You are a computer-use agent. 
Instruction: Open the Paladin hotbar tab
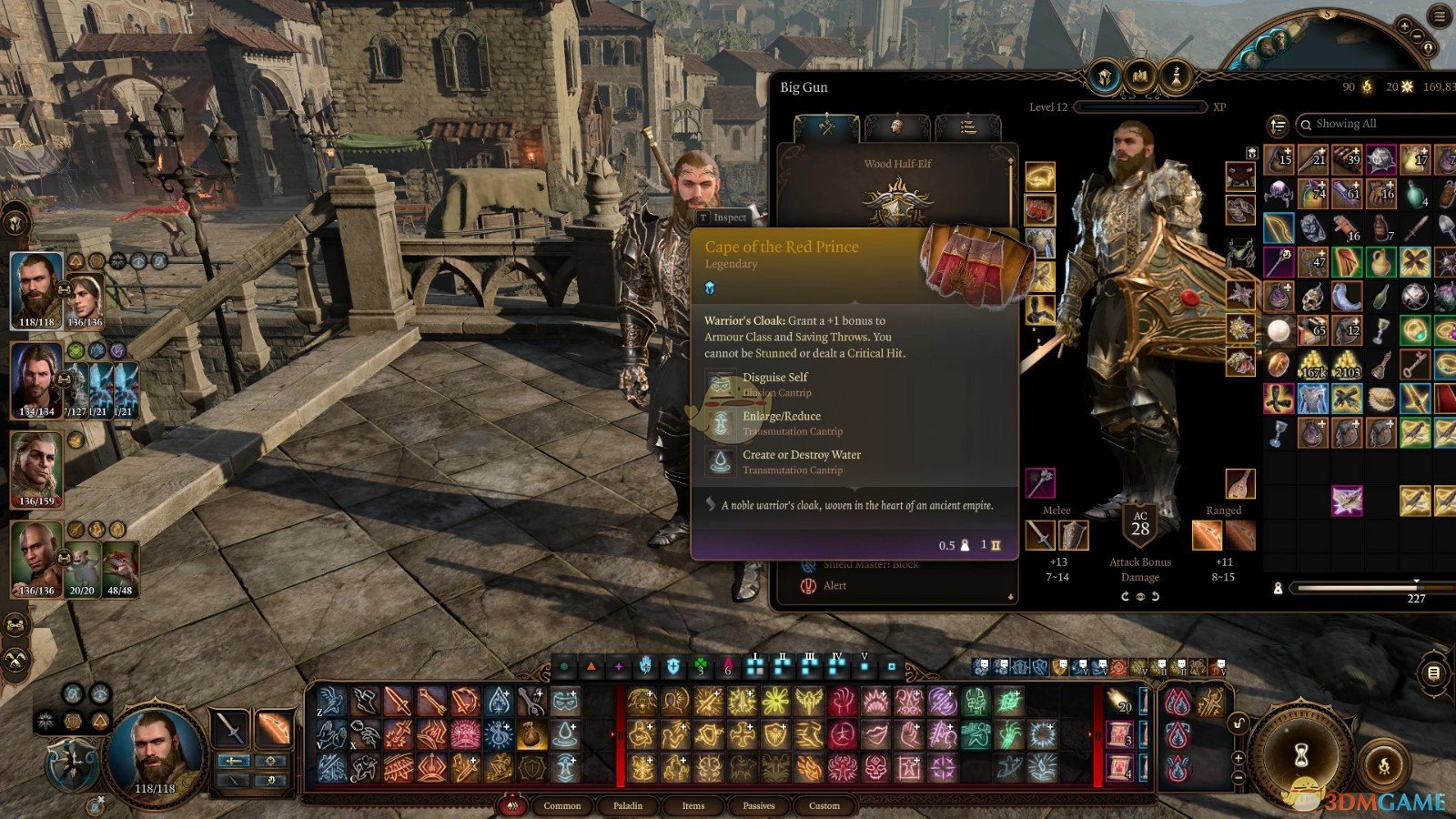coord(628,805)
